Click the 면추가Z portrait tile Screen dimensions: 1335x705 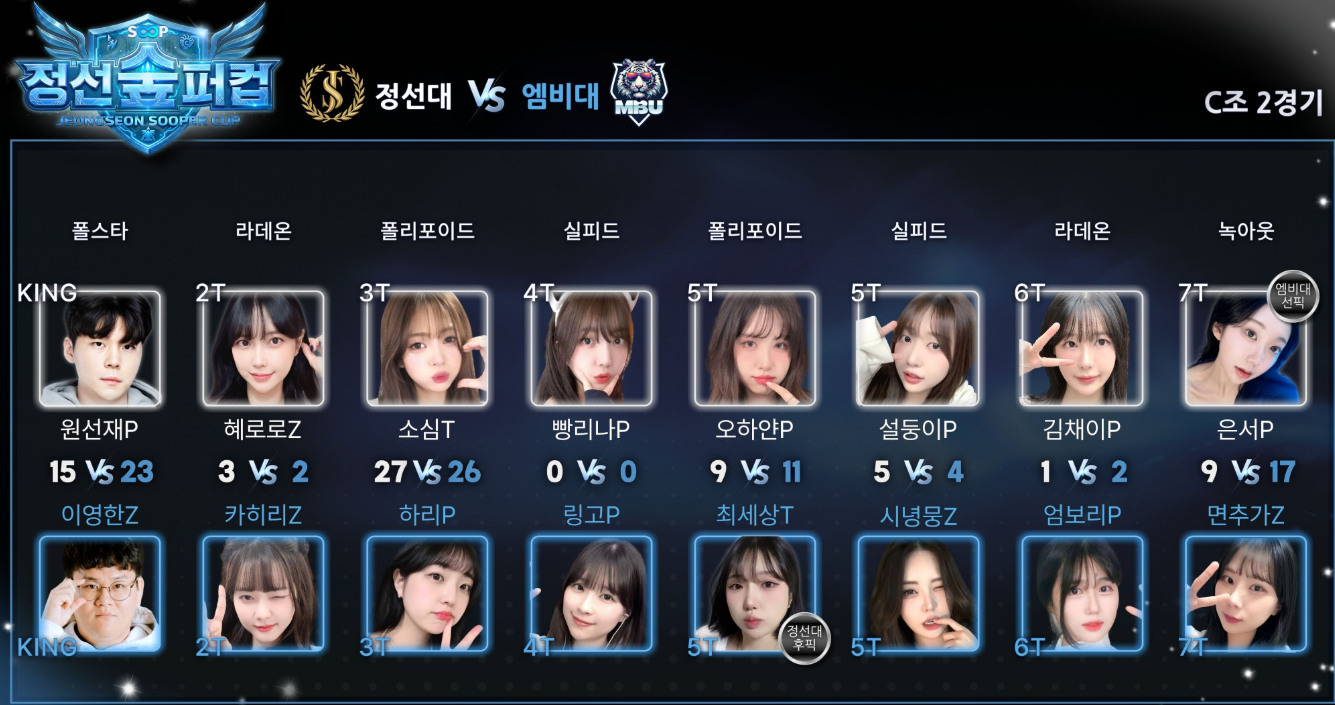point(1245,594)
